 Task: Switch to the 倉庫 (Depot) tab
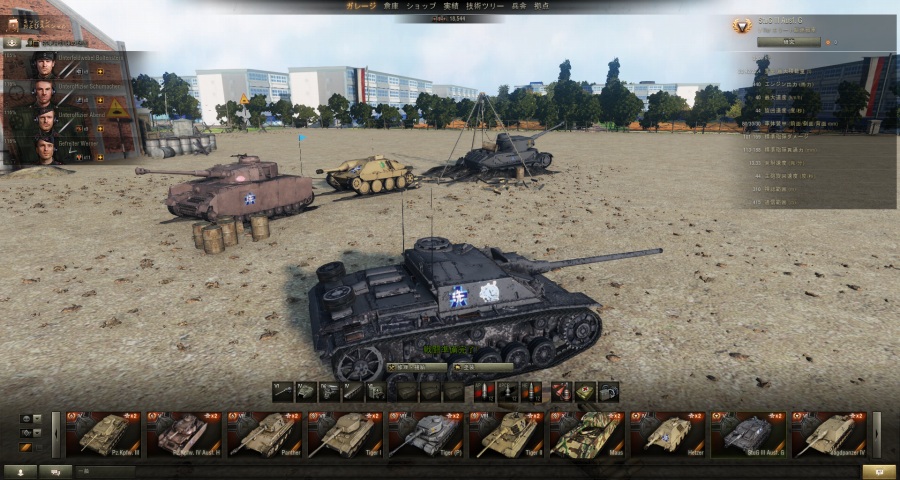[x=390, y=6]
